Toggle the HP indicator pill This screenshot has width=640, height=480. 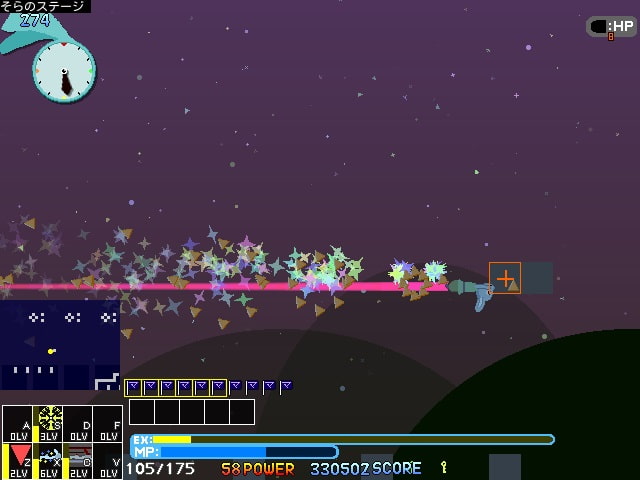click(x=611, y=27)
